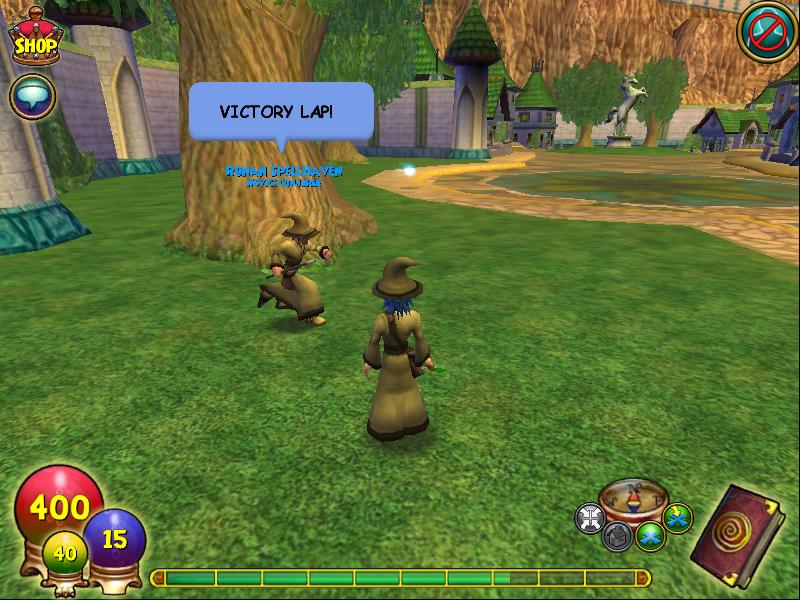Open the chat speech bubble menu
Viewport: 800px width, 600px height.
pos(31,97)
